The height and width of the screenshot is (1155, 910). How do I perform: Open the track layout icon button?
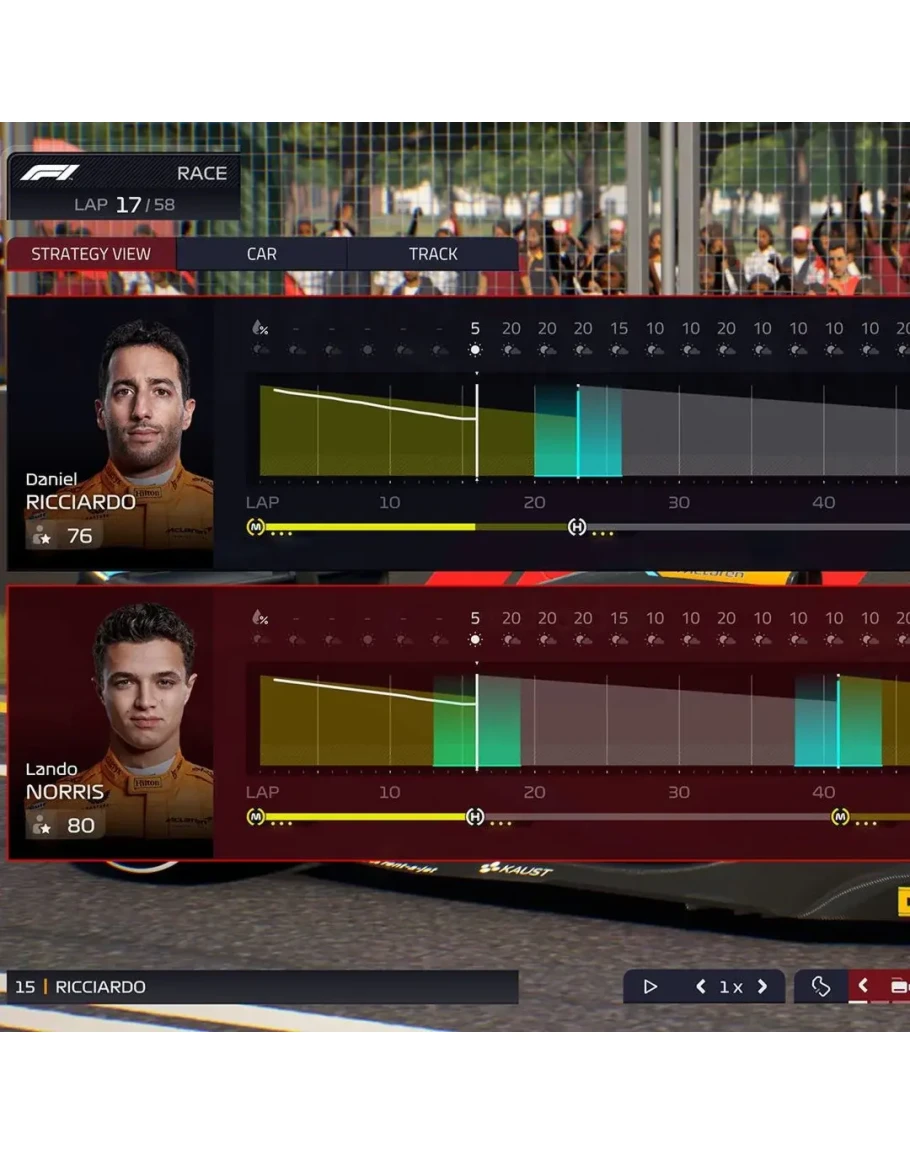[821, 987]
